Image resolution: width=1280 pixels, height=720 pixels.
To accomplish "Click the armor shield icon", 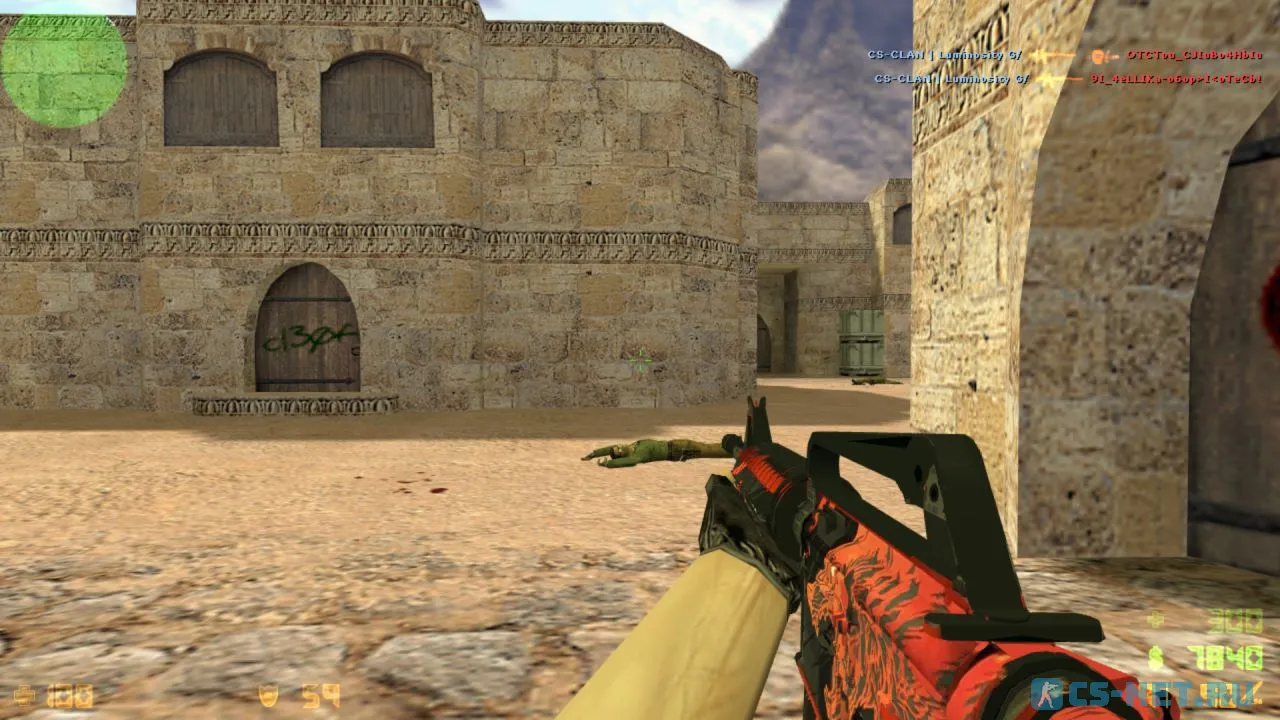I will tap(268, 695).
